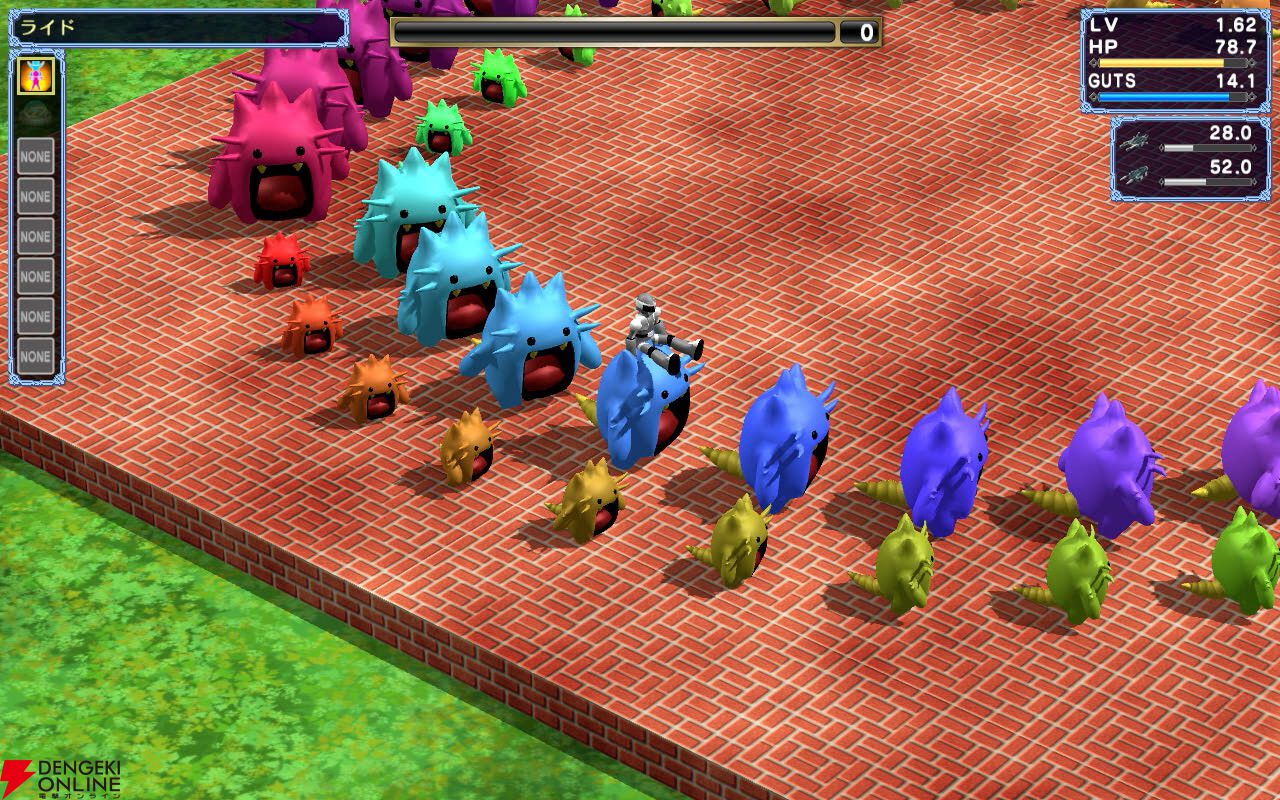The height and width of the screenshot is (800, 1280).
Task: Click the blue GUTS gauge bar
Action: coord(1165,96)
